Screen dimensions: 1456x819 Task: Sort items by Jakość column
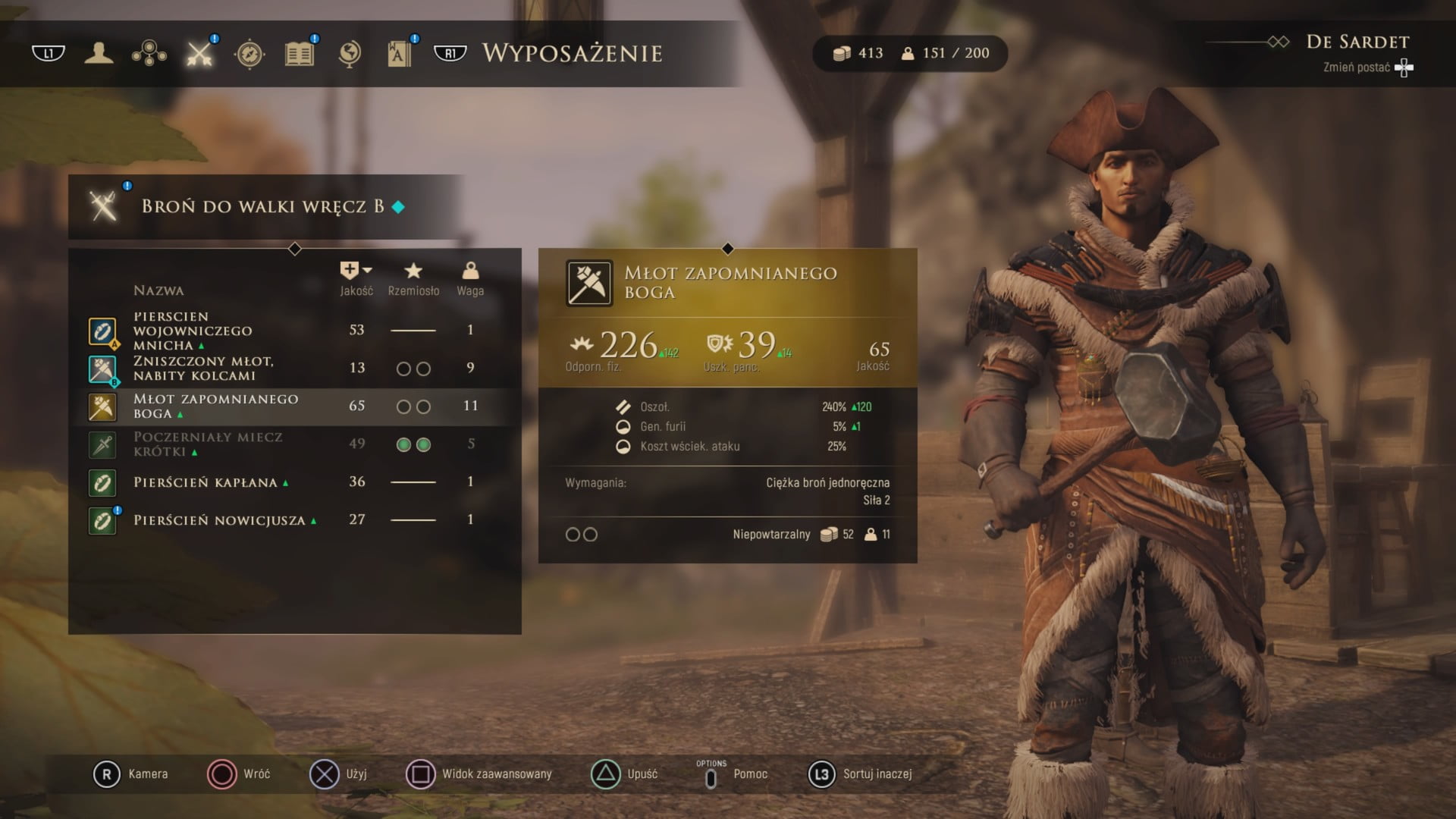click(x=356, y=278)
